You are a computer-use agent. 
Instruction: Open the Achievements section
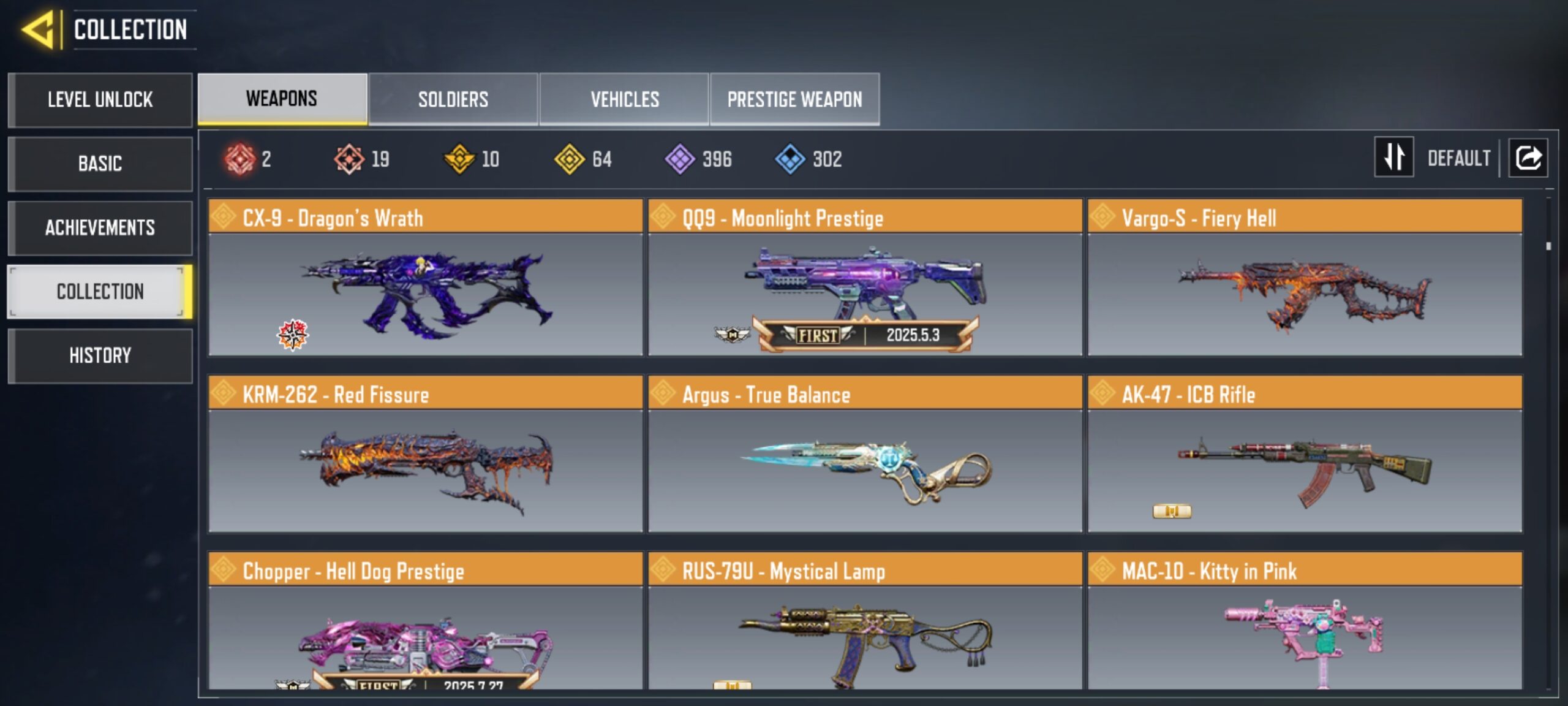pyautogui.click(x=100, y=227)
